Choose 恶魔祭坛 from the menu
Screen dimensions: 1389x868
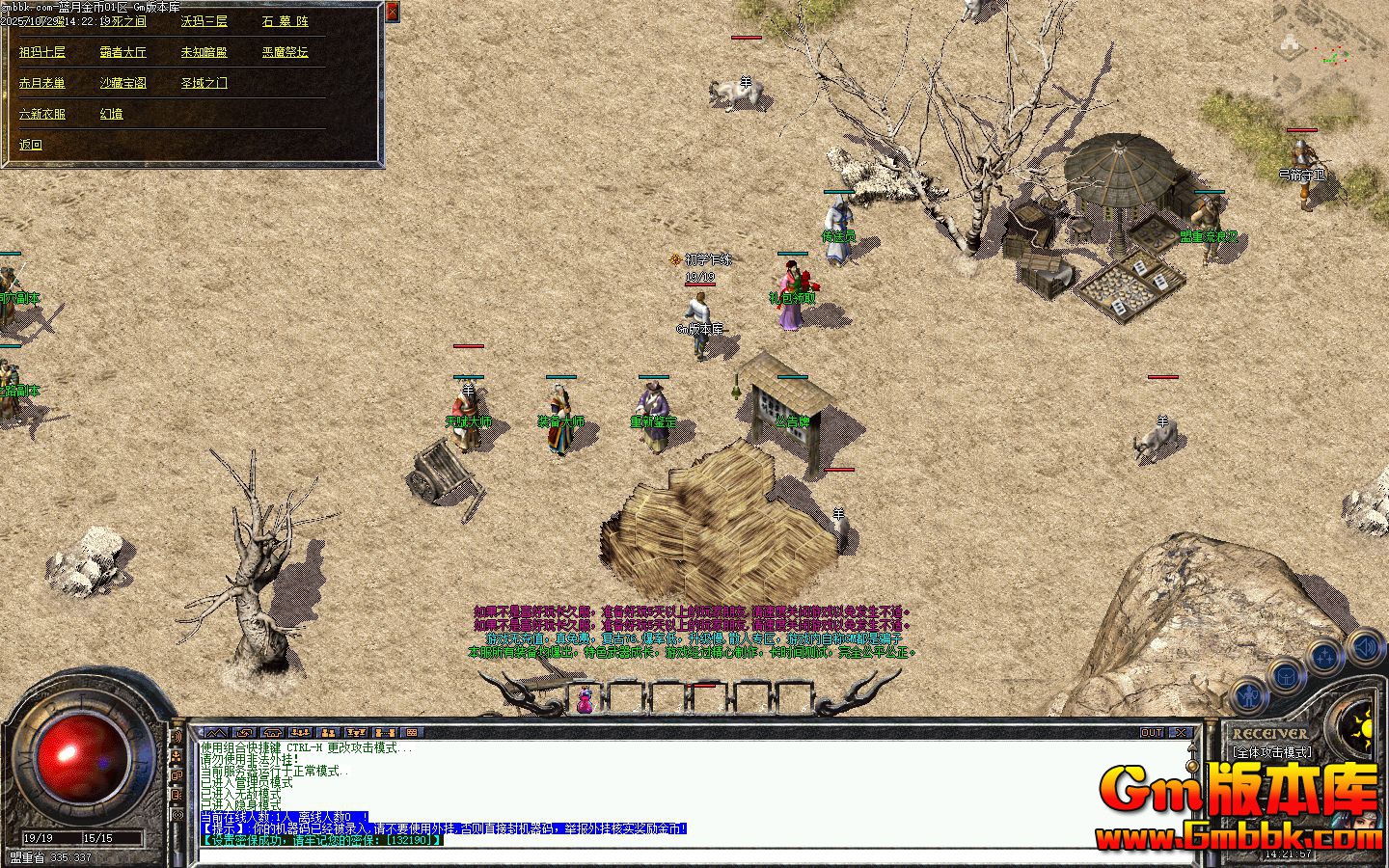[x=286, y=52]
